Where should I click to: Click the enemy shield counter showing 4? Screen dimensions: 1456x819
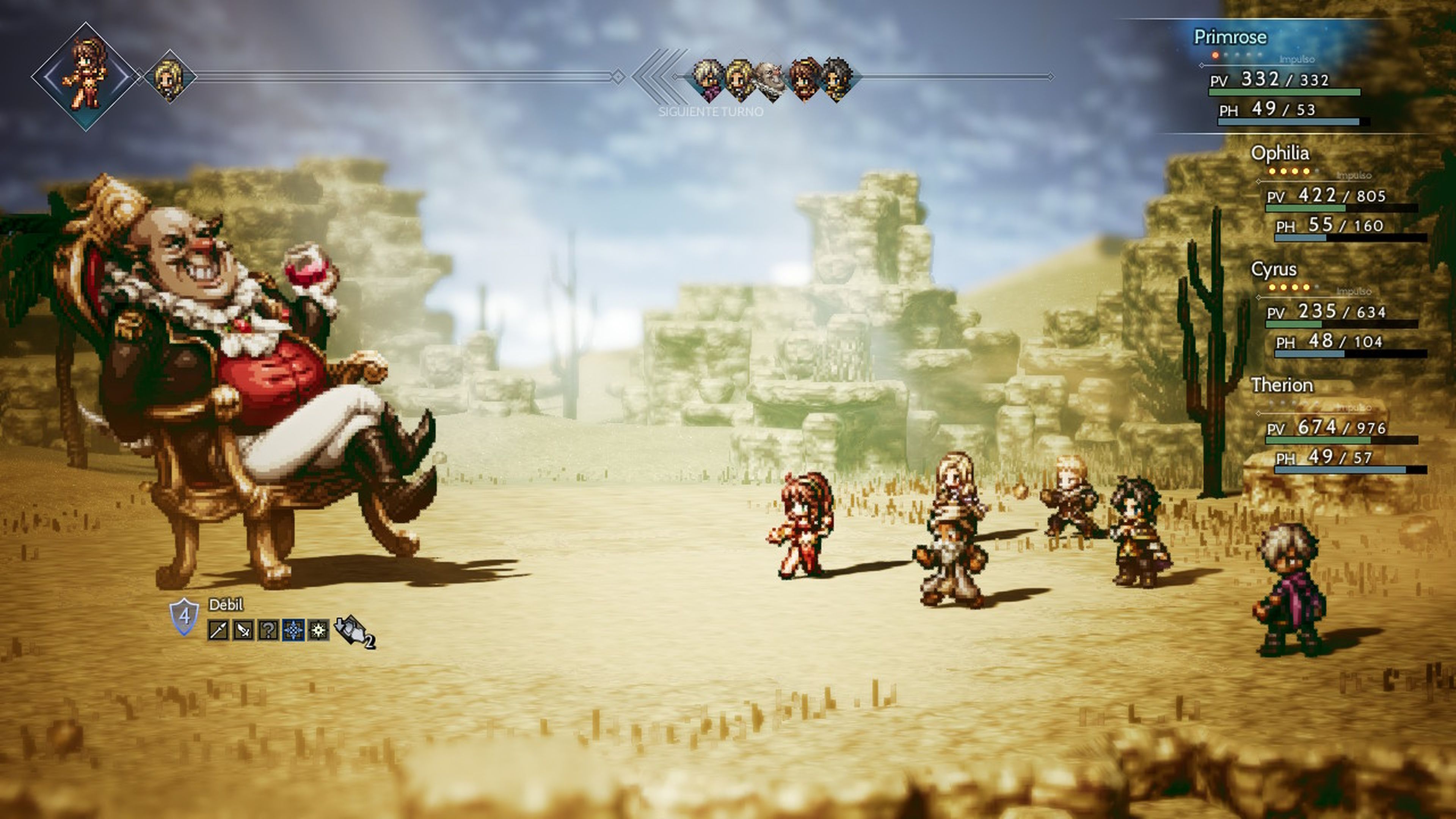pyautogui.click(x=184, y=616)
